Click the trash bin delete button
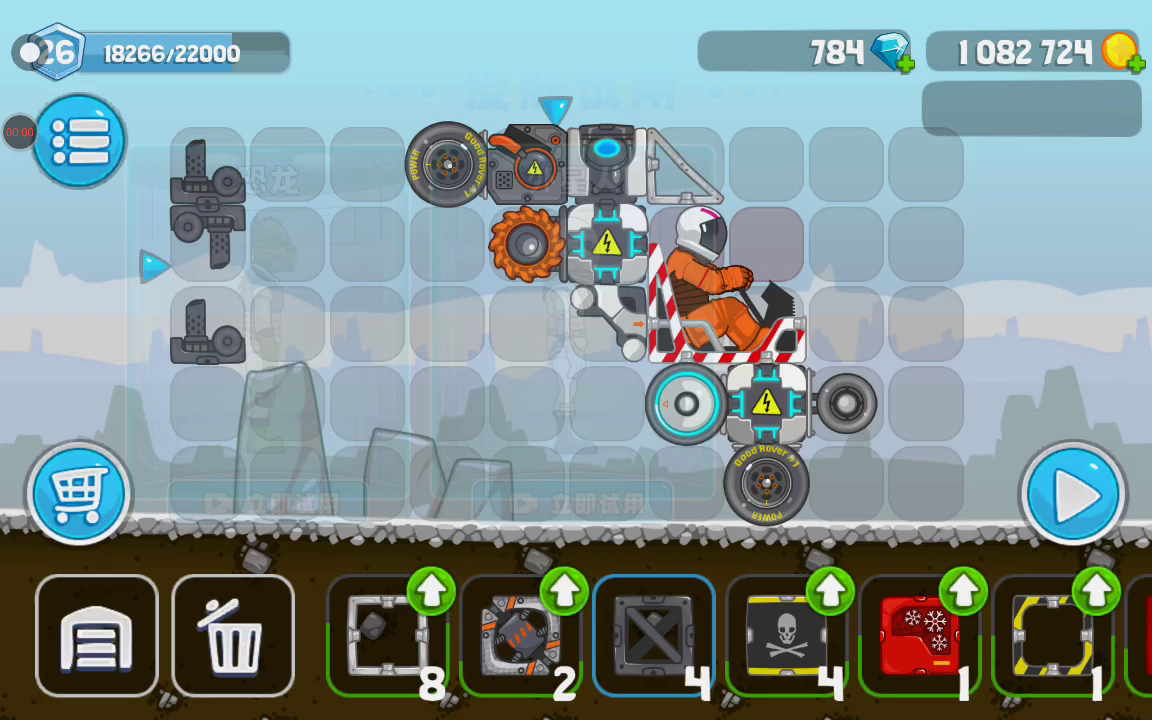Screen dimensions: 1152x720 233,636
